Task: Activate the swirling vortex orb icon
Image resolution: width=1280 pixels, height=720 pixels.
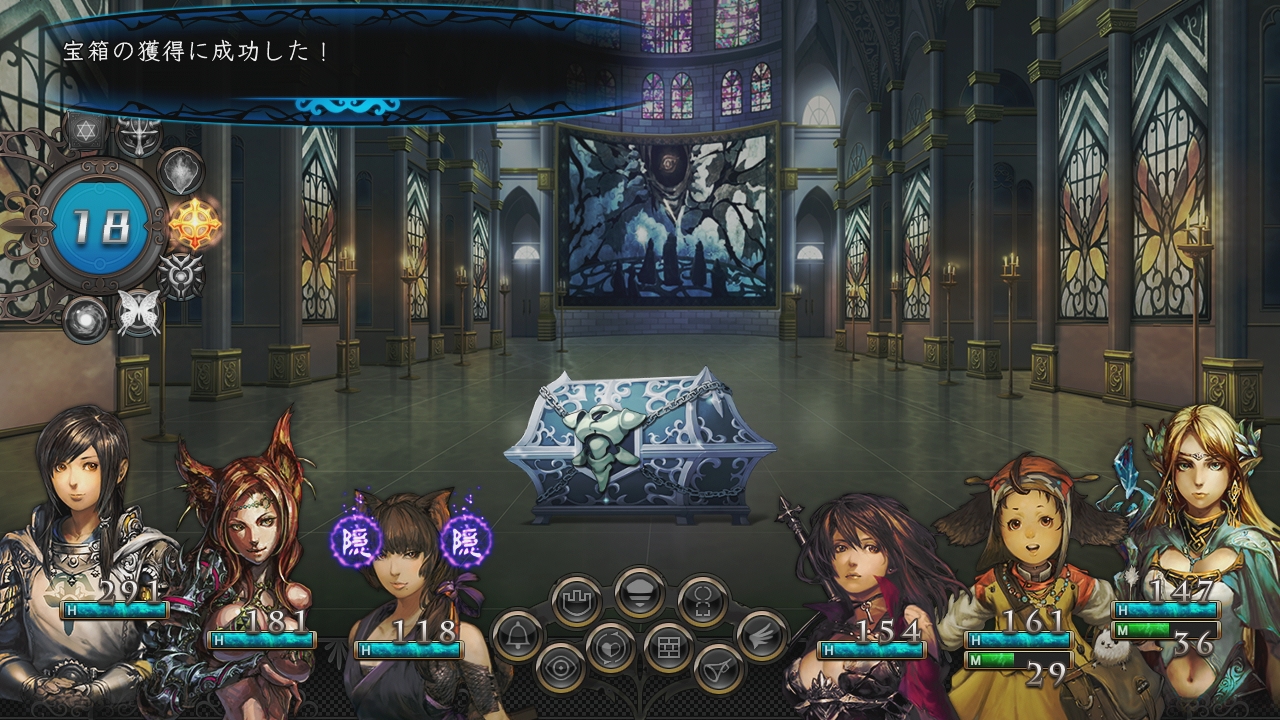Action: (85, 319)
